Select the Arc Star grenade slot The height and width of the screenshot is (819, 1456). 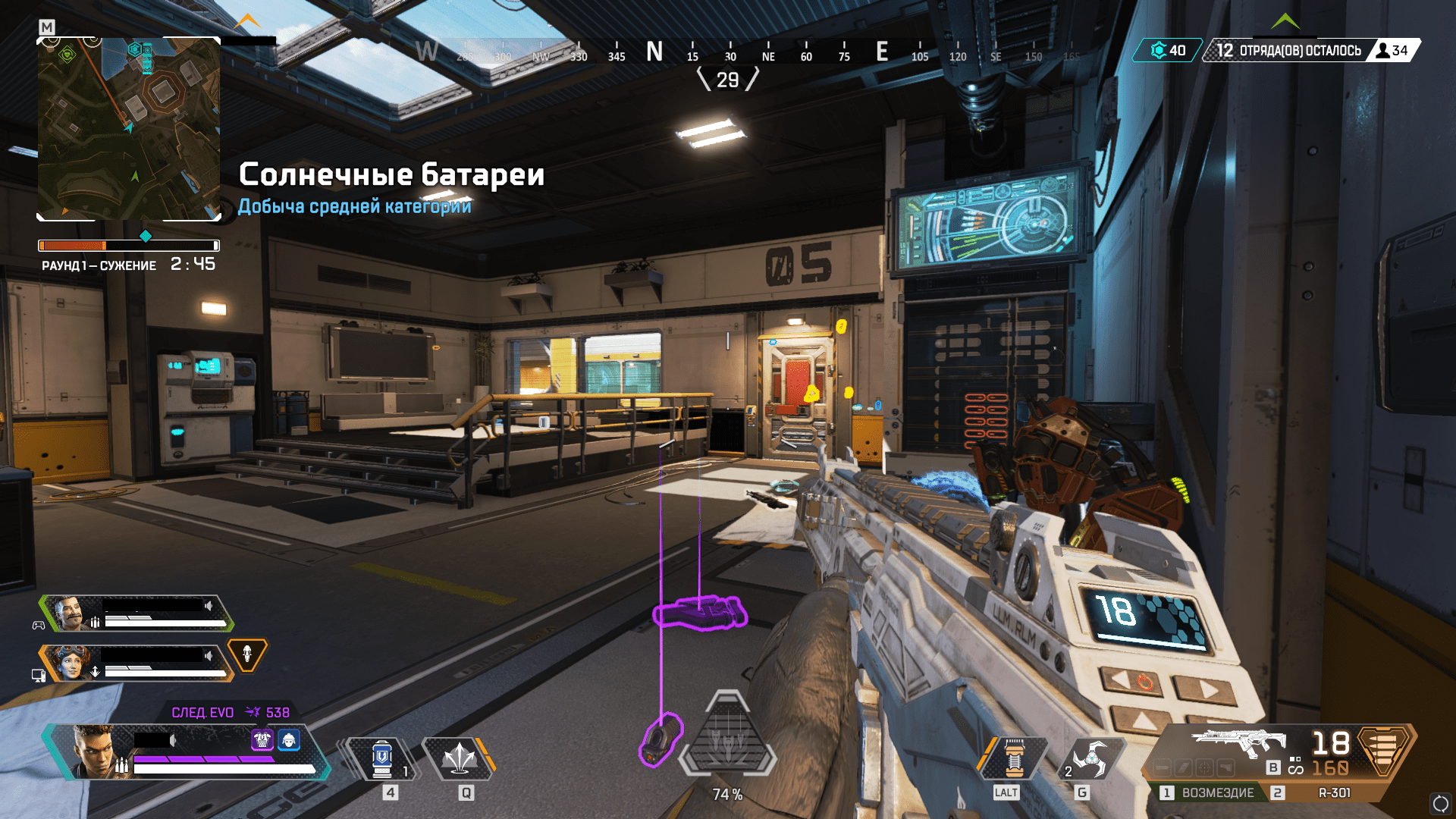click(x=1090, y=759)
